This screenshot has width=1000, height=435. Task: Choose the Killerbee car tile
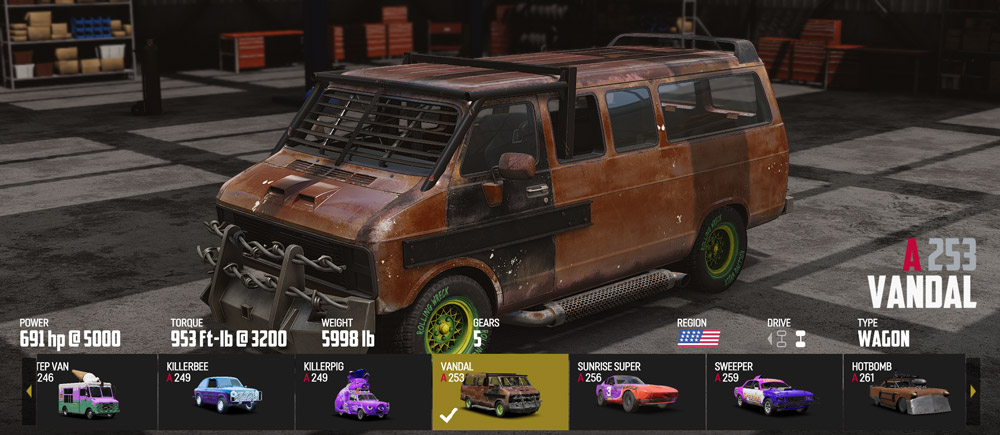pos(226,392)
